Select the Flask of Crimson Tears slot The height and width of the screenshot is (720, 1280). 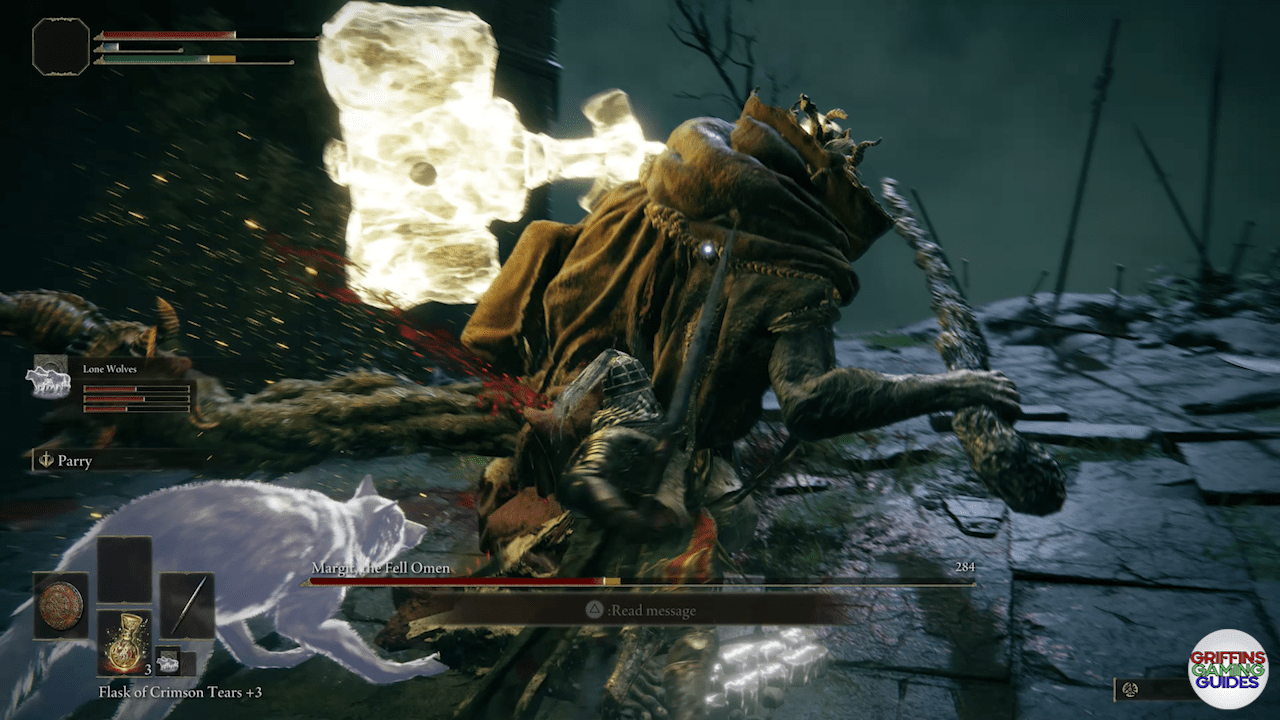[x=124, y=642]
